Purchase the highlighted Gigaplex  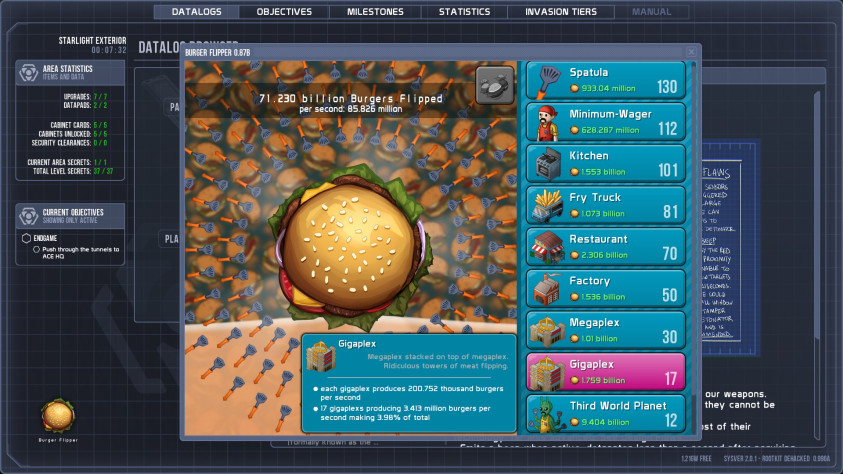coord(605,372)
